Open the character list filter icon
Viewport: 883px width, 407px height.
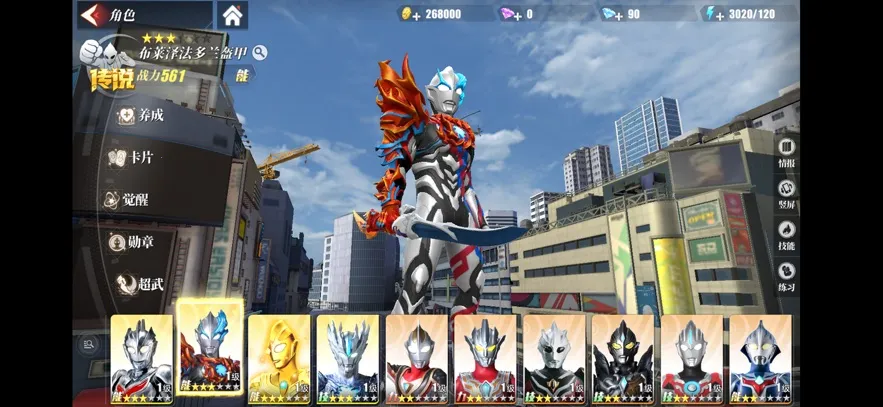pos(90,344)
